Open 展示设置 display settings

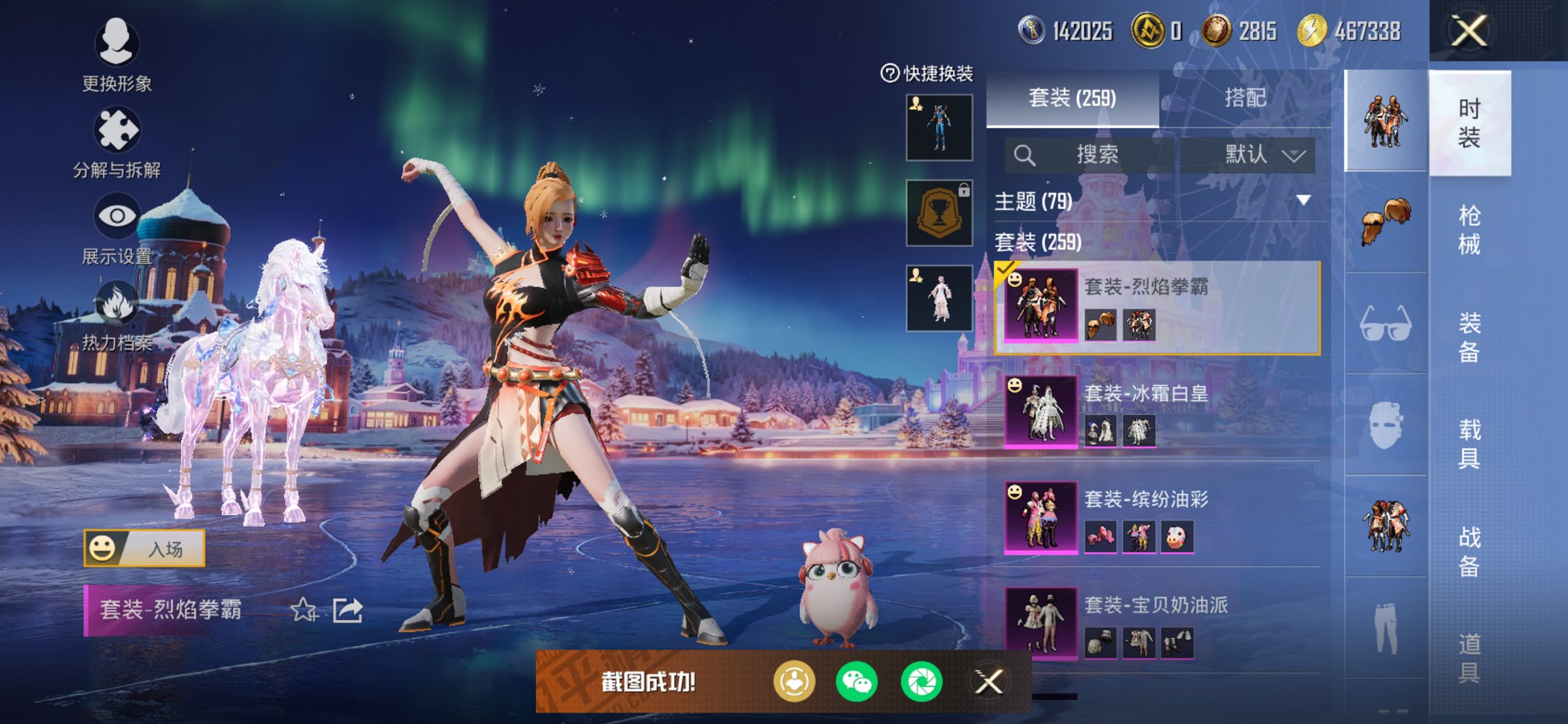pyautogui.click(x=117, y=227)
